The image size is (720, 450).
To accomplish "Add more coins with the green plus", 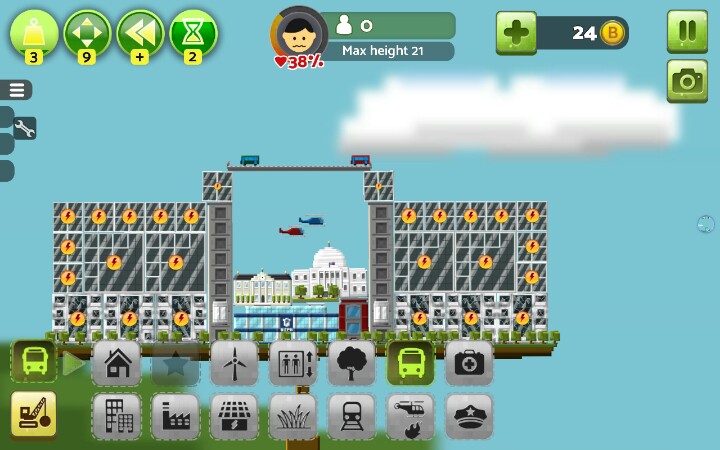I will pyautogui.click(x=516, y=33).
